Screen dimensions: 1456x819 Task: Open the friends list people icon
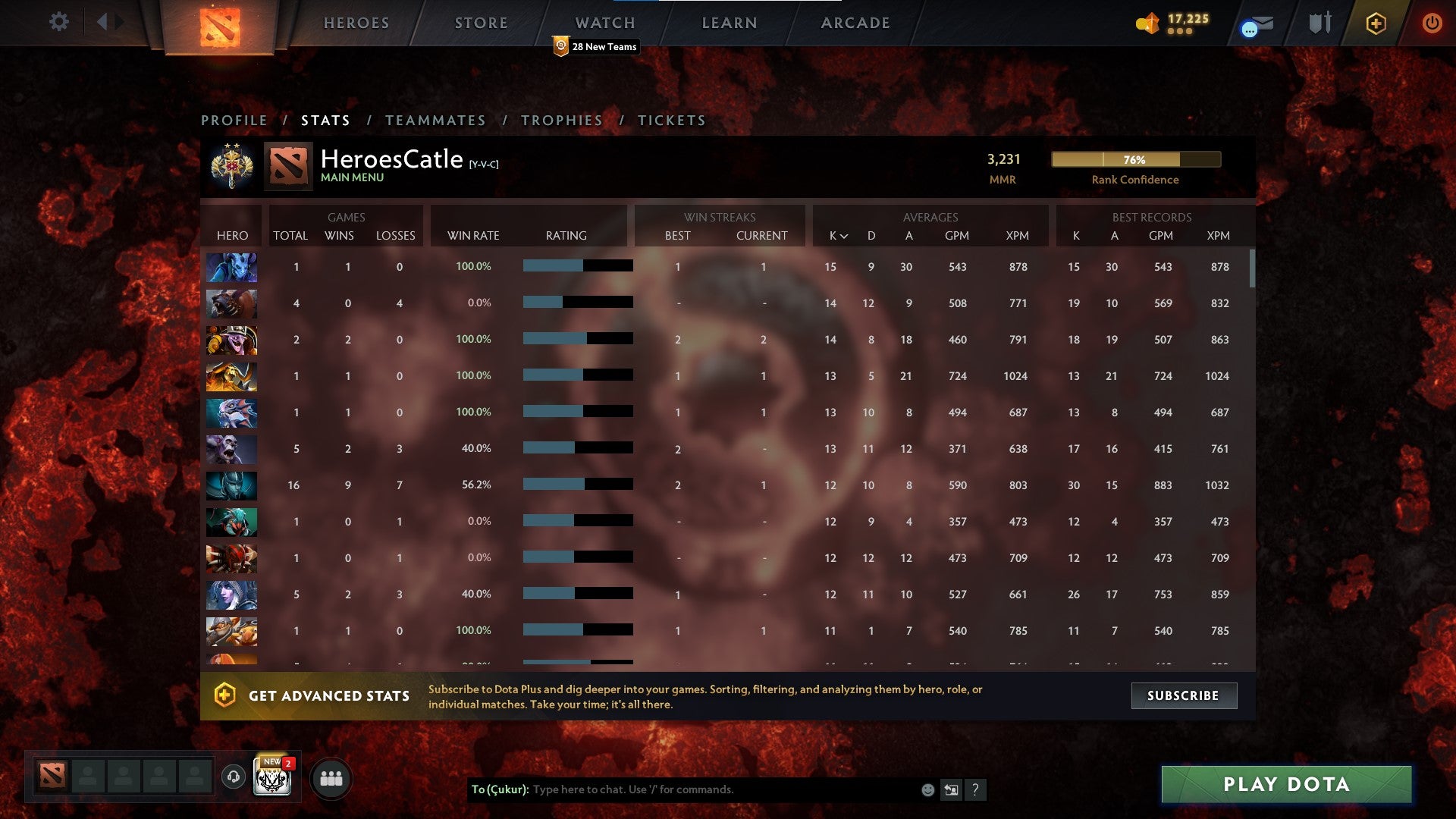[331, 777]
